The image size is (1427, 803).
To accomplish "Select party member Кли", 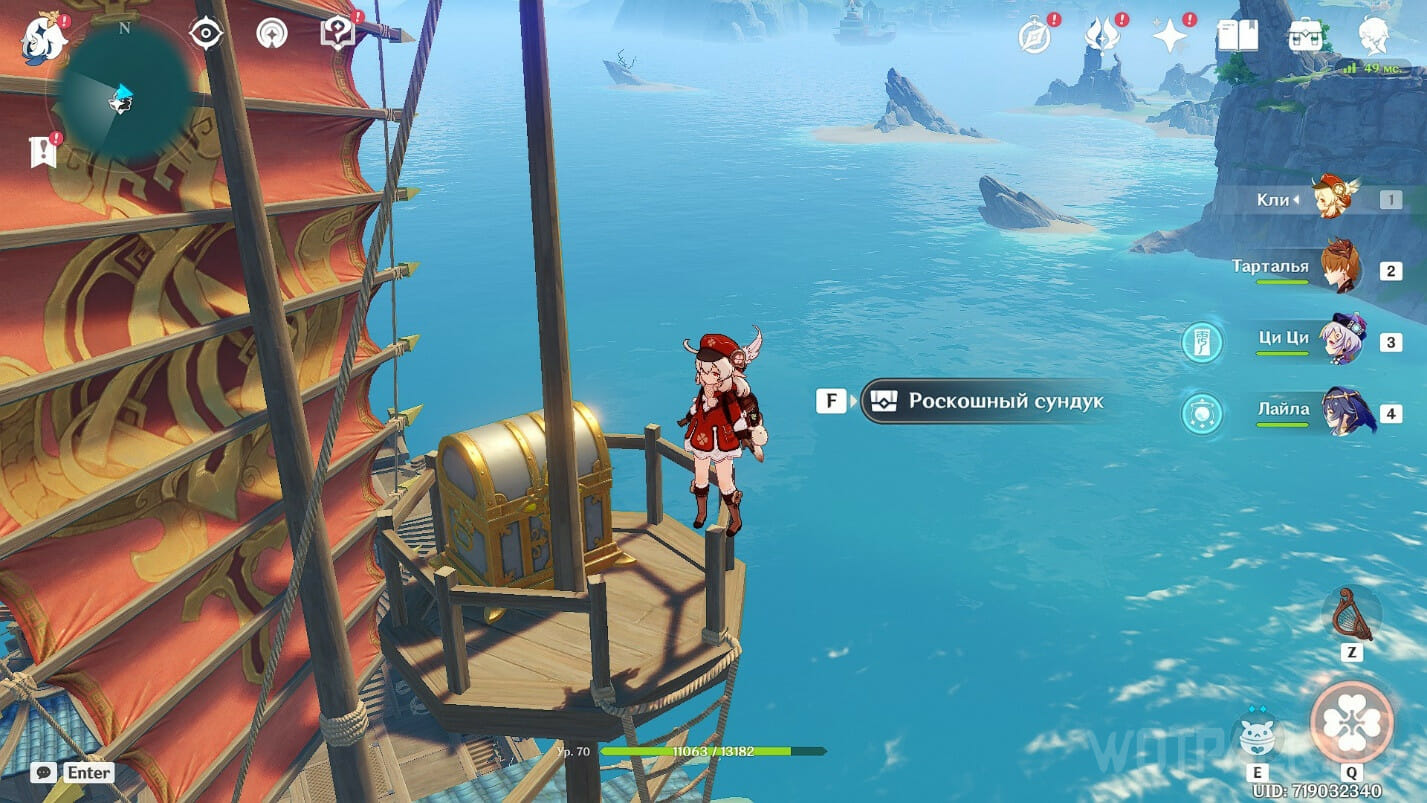I will 1333,199.
